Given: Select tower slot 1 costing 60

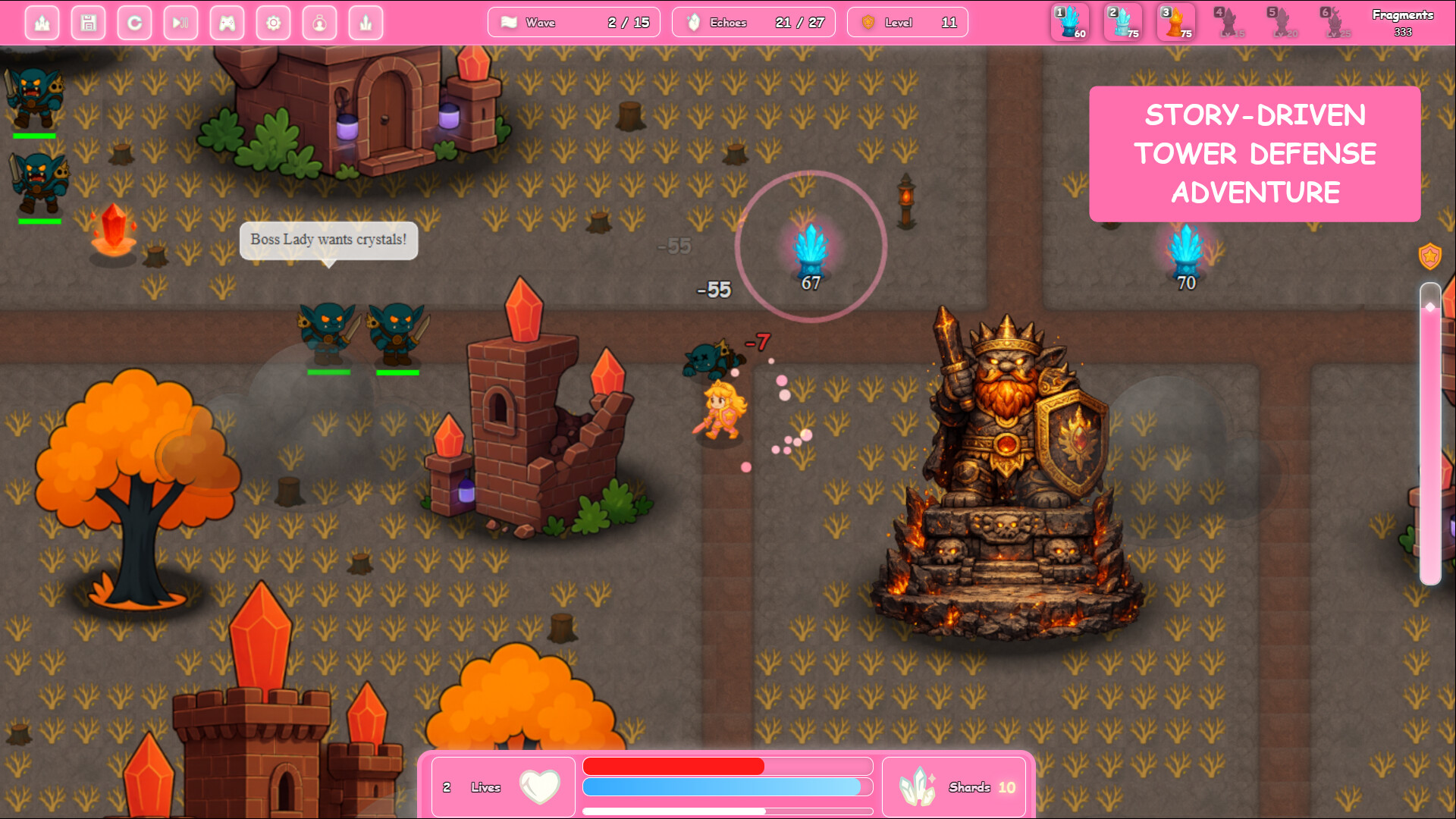Looking at the screenshot, I should pos(1070,22).
